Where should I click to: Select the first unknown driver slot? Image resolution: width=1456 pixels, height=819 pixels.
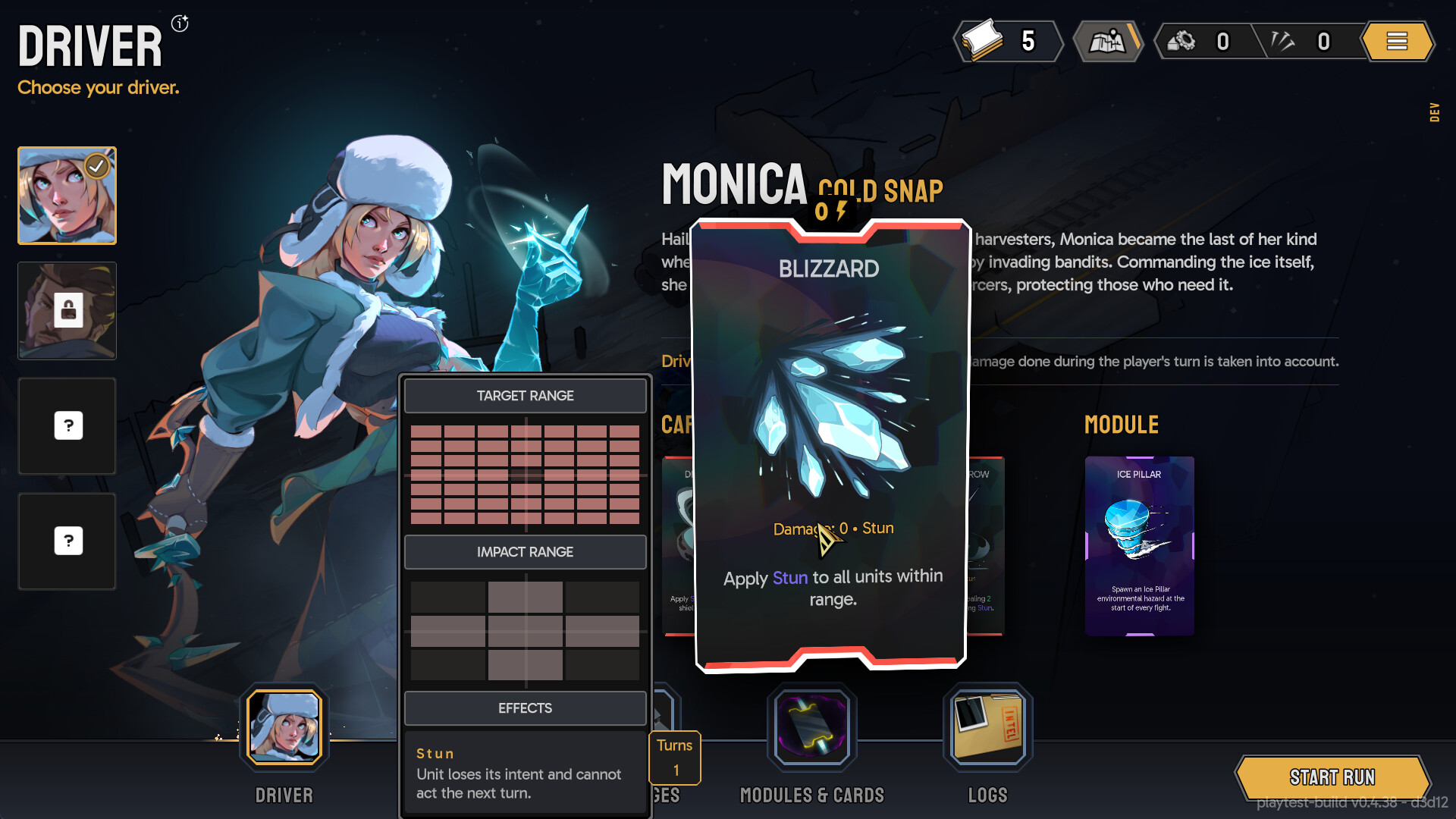pyautogui.click(x=67, y=426)
